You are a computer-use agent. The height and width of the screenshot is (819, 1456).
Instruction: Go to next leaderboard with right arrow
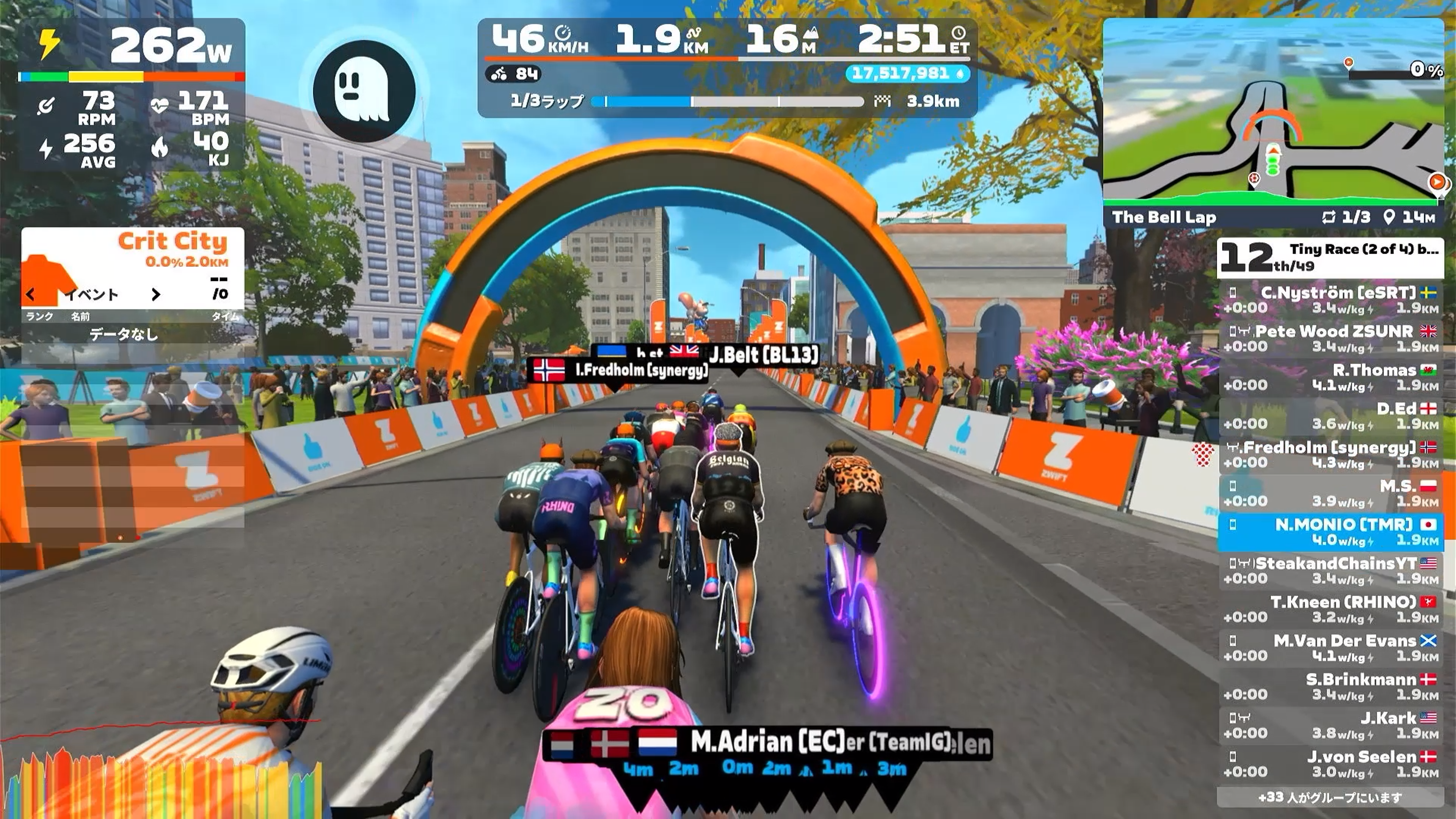tap(155, 295)
